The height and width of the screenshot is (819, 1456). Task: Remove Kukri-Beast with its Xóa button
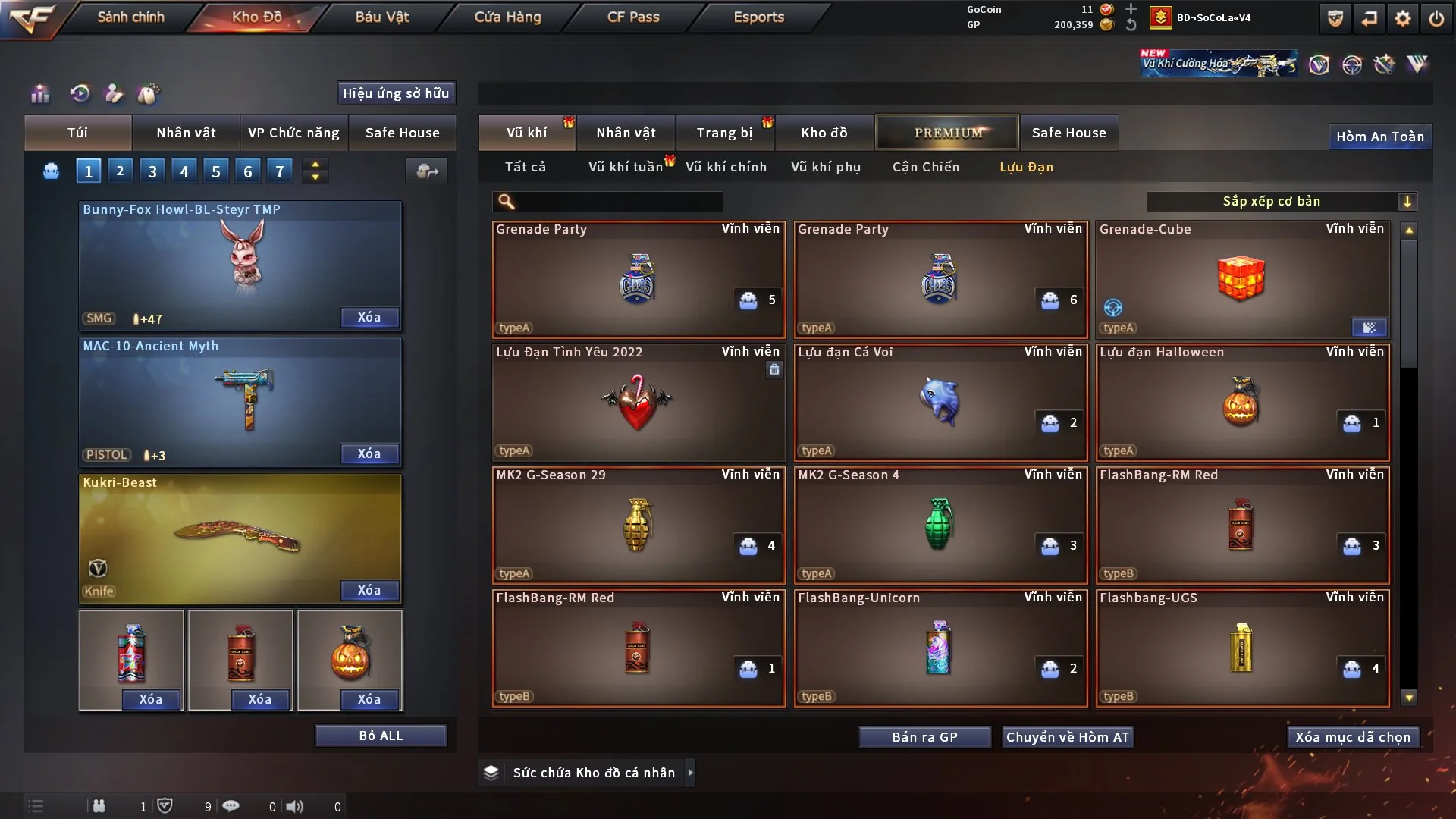click(x=369, y=590)
